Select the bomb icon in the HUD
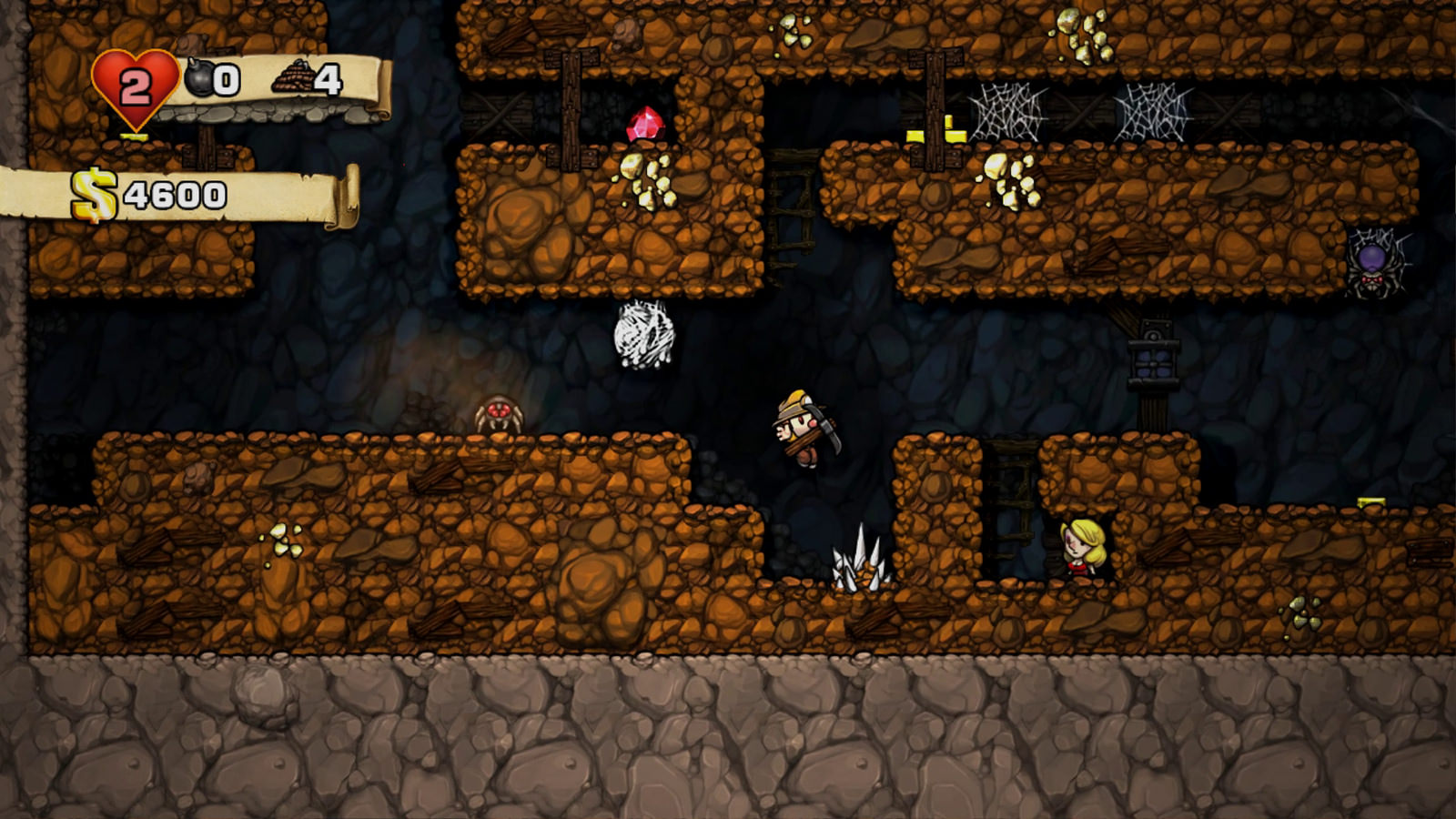Screen dimensions: 1456x819 (x=199, y=79)
